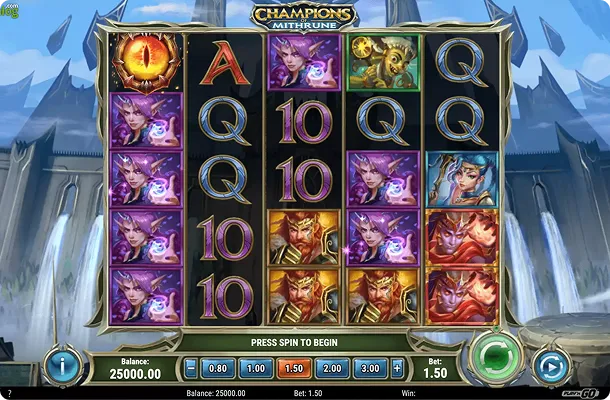Pick the 1.50 bet option
Screen dimensions: 610x400
[x=294, y=367]
